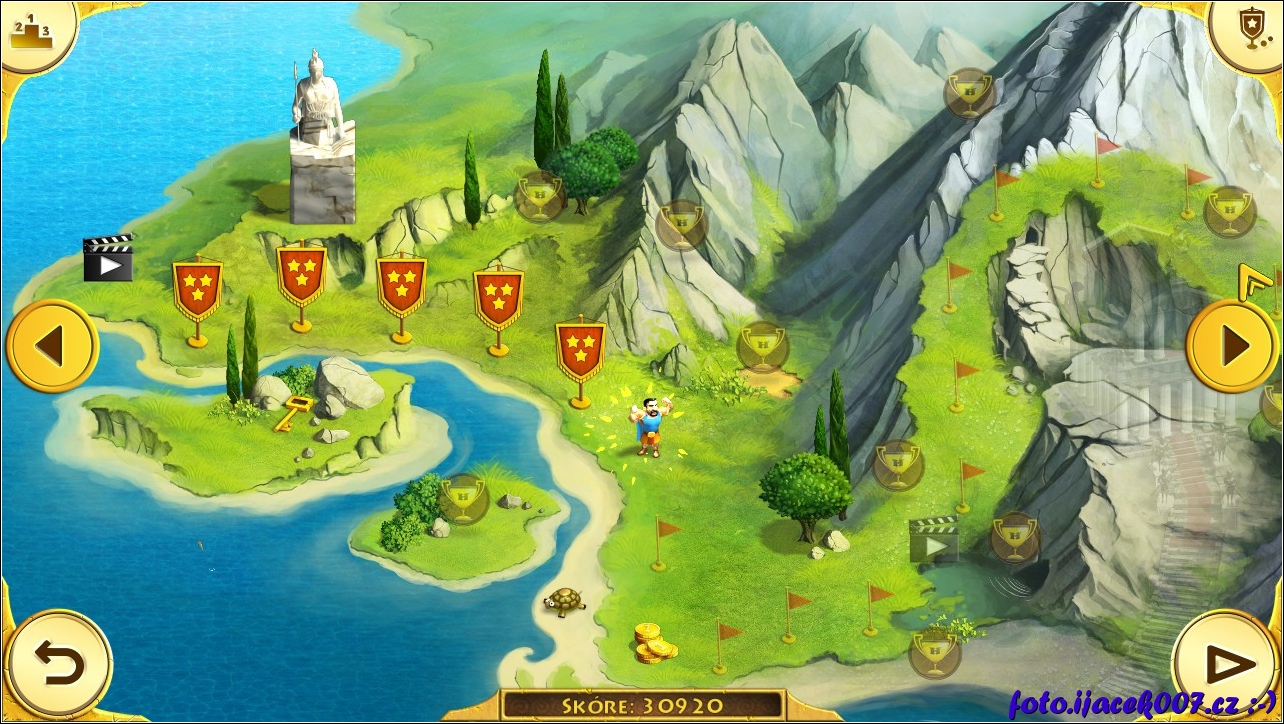1284x724 pixels.
Task: Start the level with the play triangle button
Action: pos(1226,664)
